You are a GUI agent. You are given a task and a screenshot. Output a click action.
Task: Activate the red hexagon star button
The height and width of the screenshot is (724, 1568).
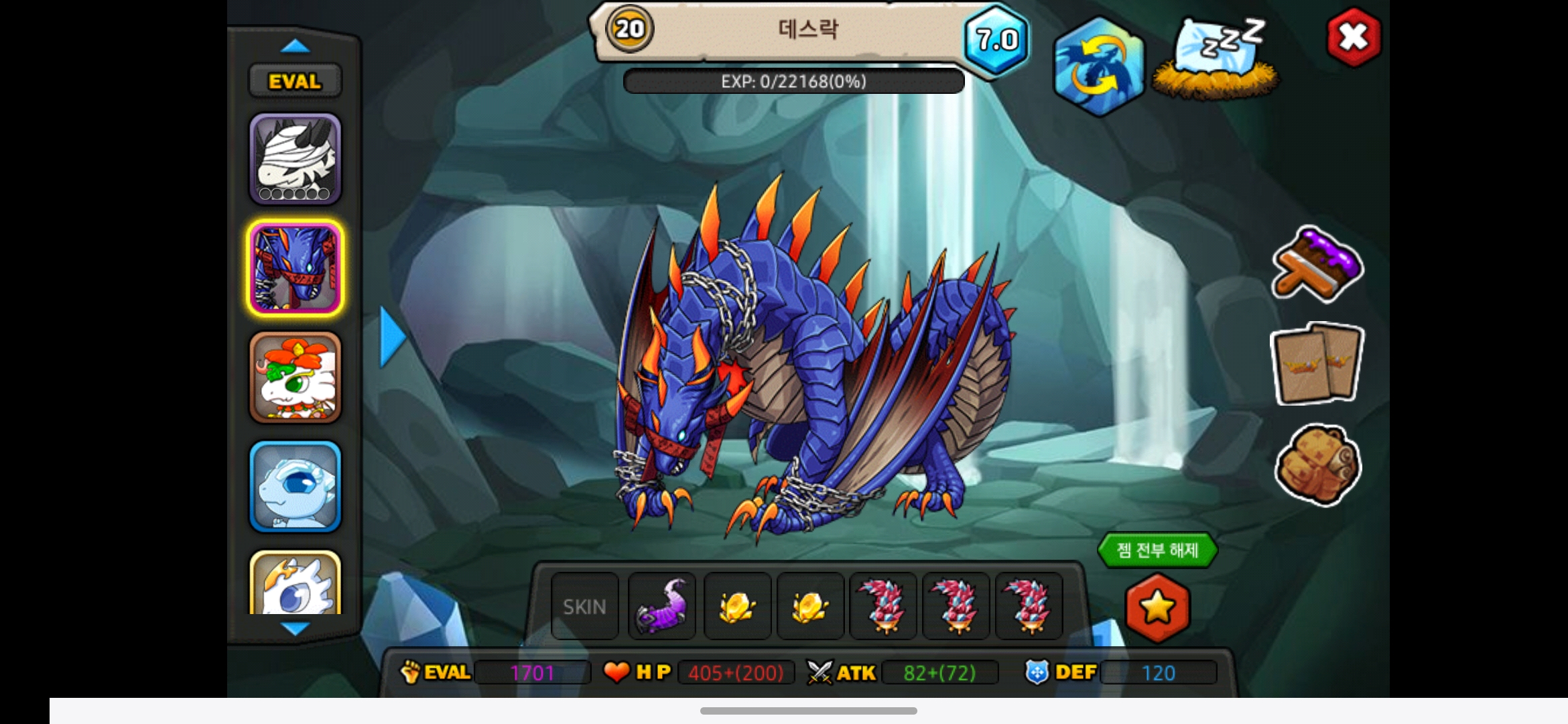pos(1157,608)
